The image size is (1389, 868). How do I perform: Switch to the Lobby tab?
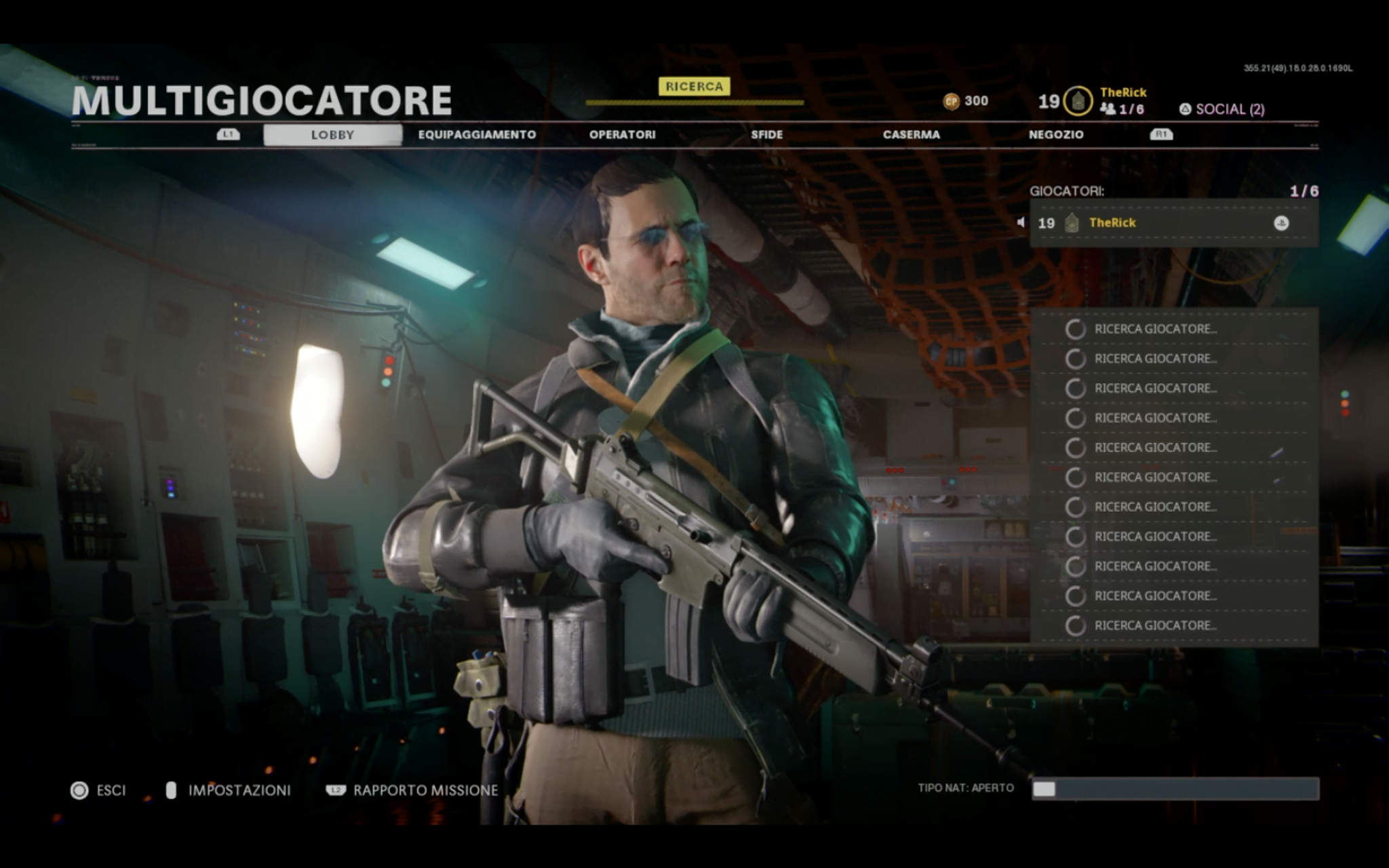pyautogui.click(x=332, y=134)
